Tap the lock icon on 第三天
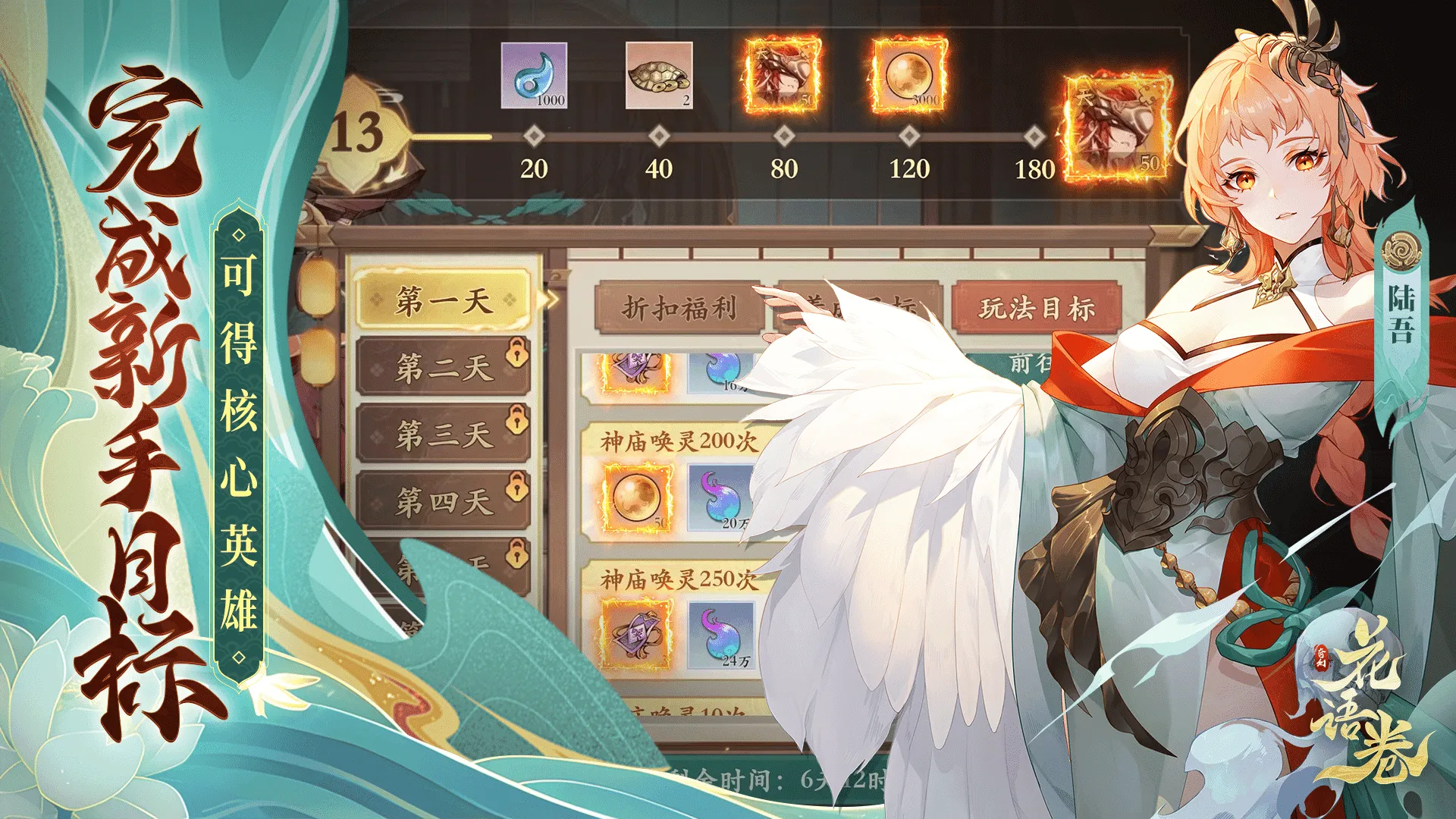 (x=516, y=422)
